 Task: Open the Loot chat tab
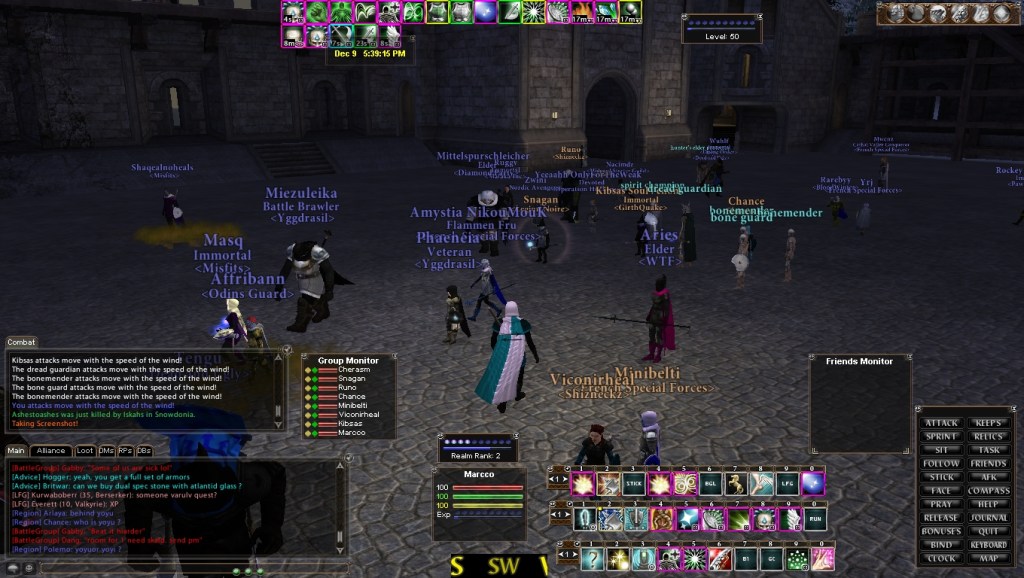[85, 451]
